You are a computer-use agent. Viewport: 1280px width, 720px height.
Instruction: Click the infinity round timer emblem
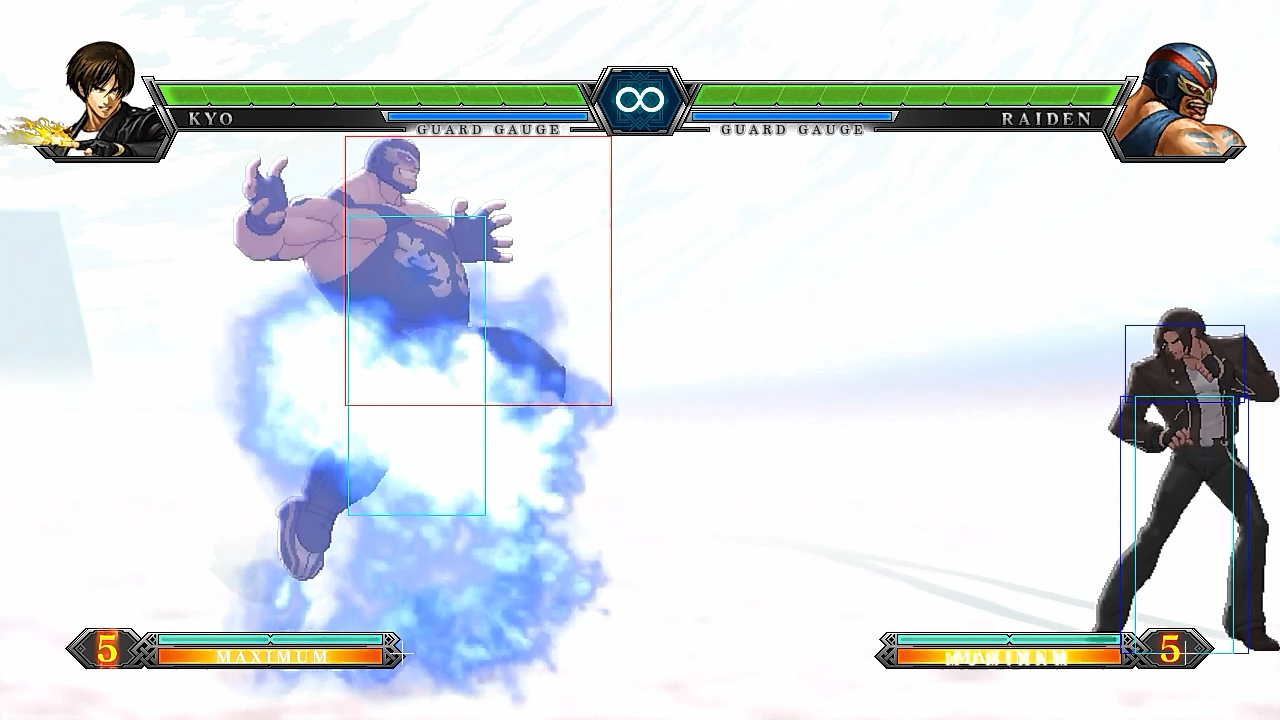pyautogui.click(x=639, y=97)
